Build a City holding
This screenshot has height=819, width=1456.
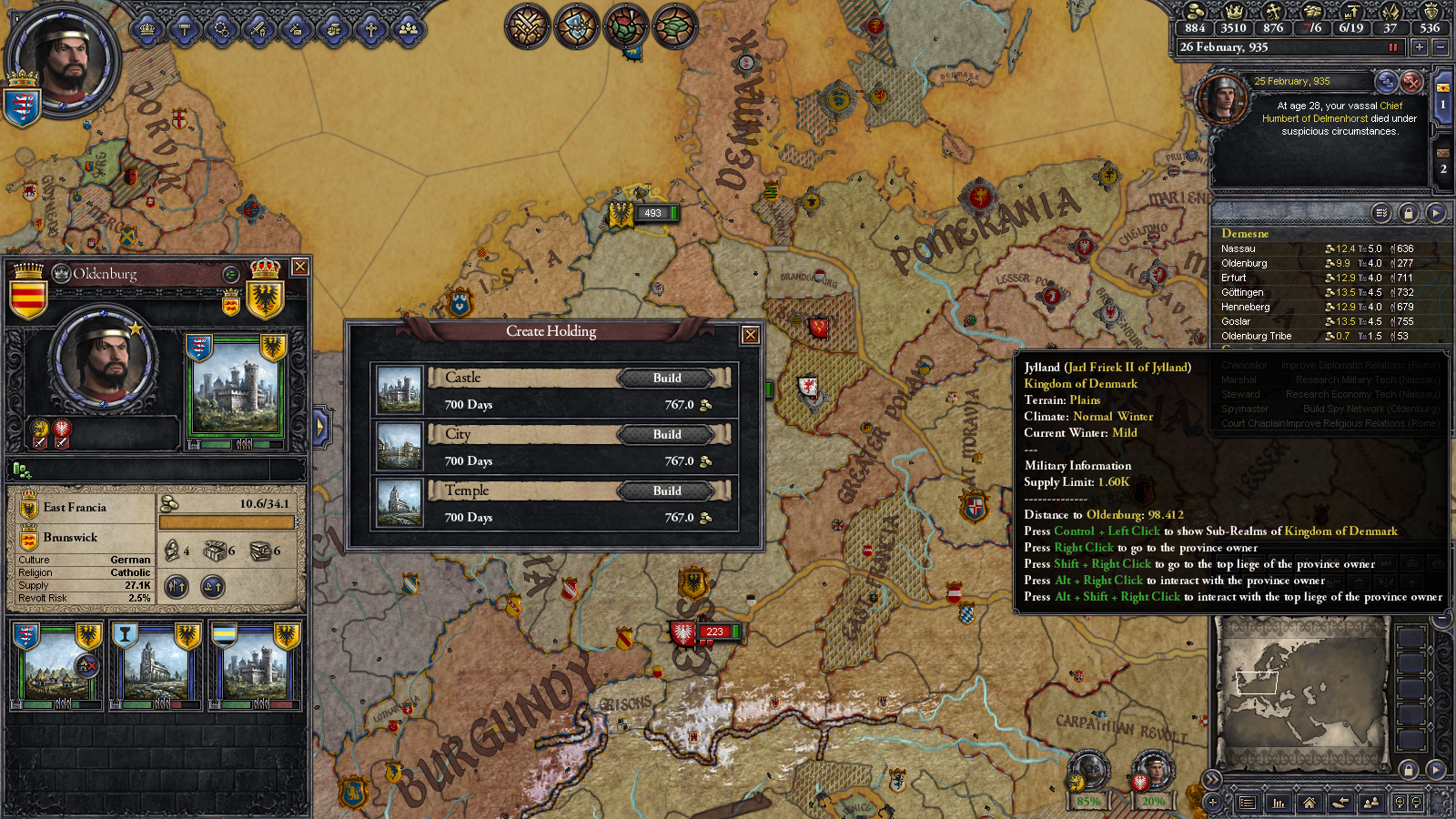point(667,435)
